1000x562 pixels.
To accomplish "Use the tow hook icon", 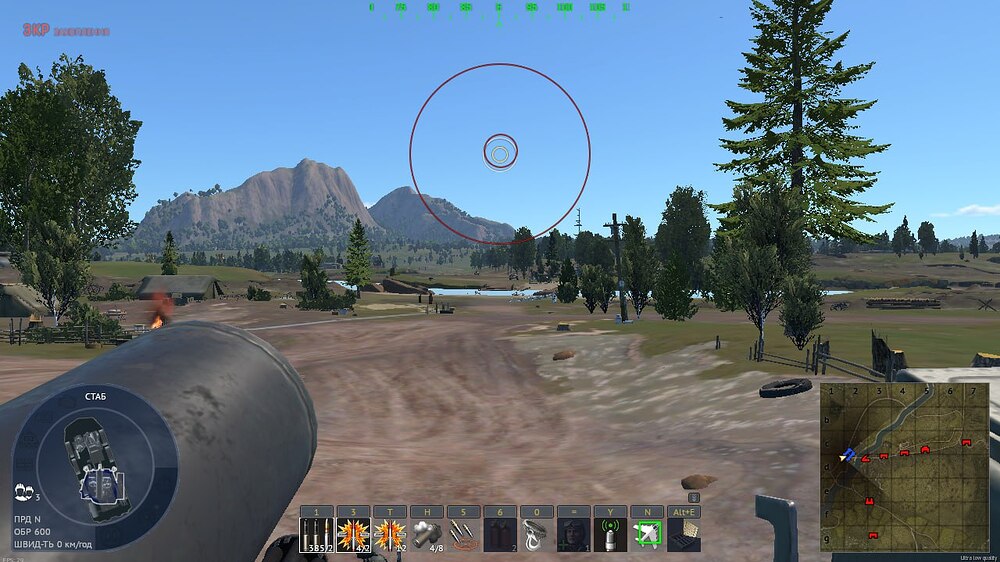I will pyautogui.click(x=537, y=535).
